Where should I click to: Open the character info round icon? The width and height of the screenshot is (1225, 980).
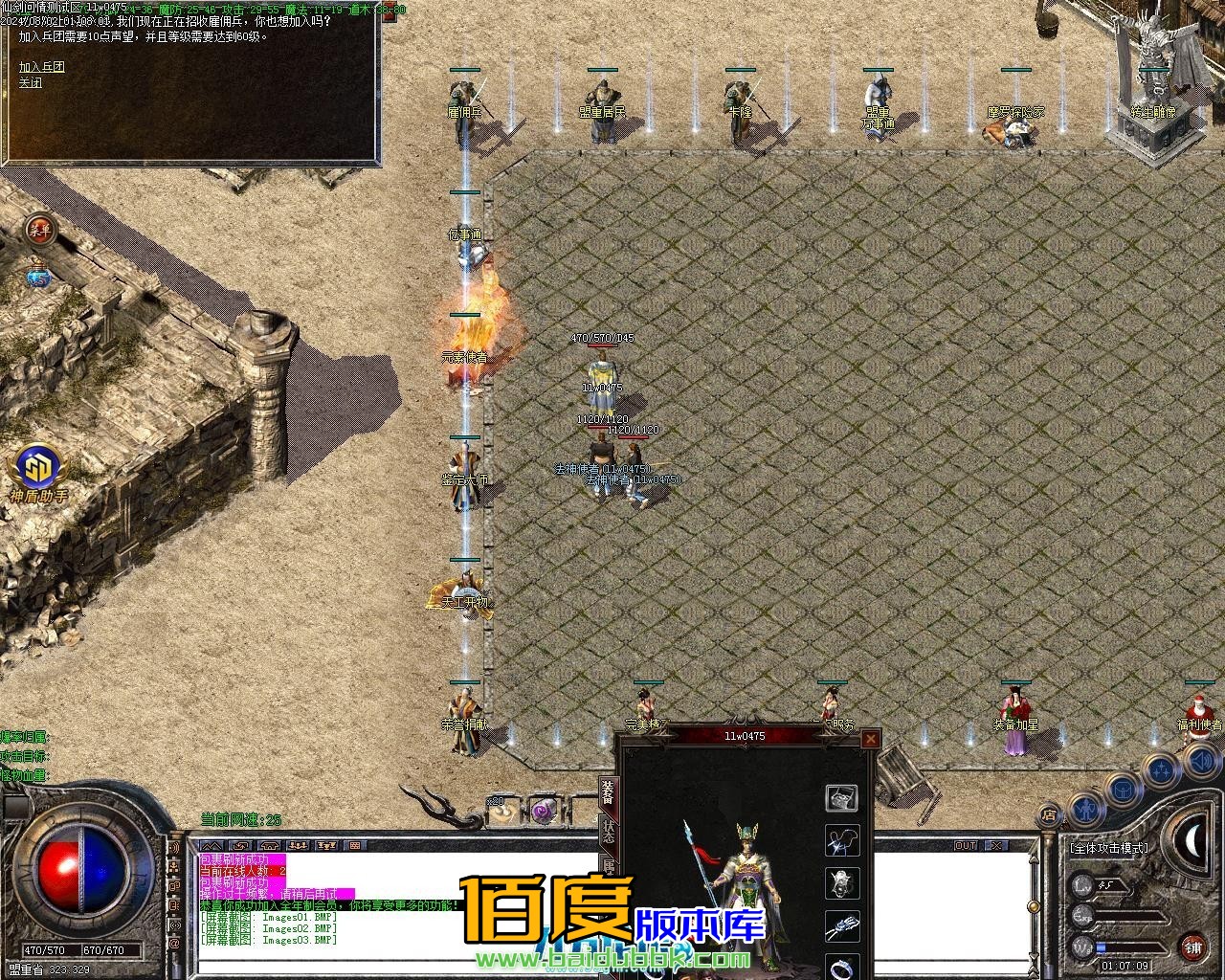coord(1087,811)
